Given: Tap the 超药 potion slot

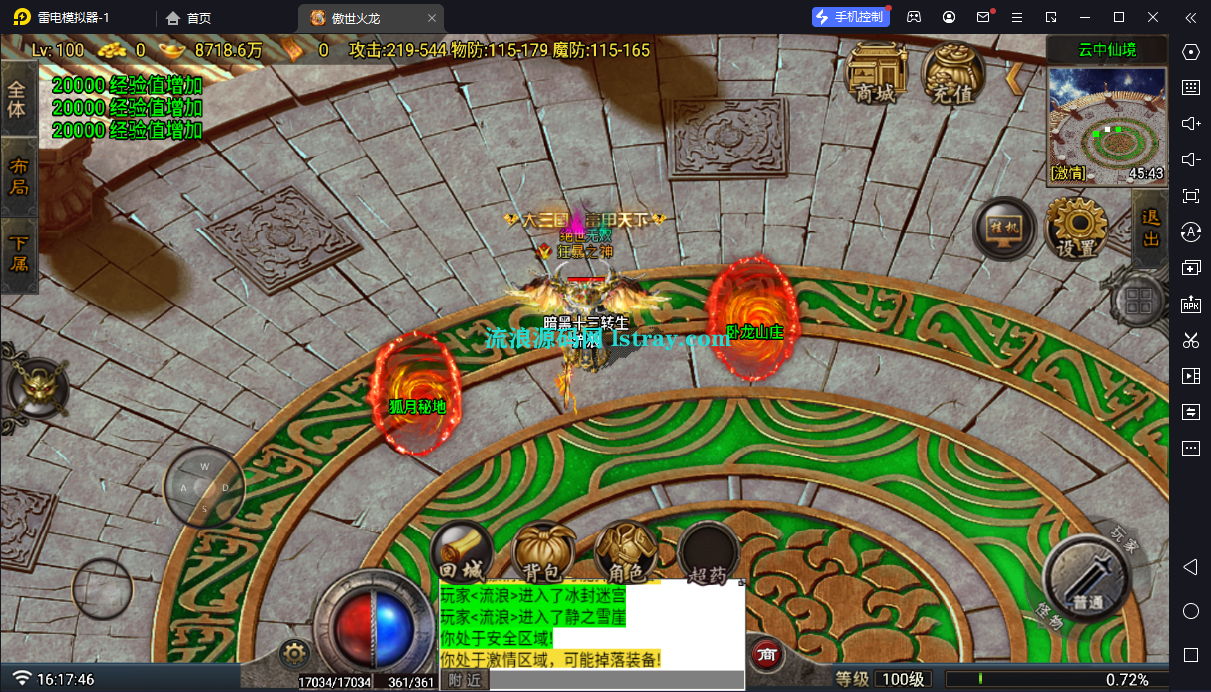Looking at the screenshot, I should (x=708, y=553).
